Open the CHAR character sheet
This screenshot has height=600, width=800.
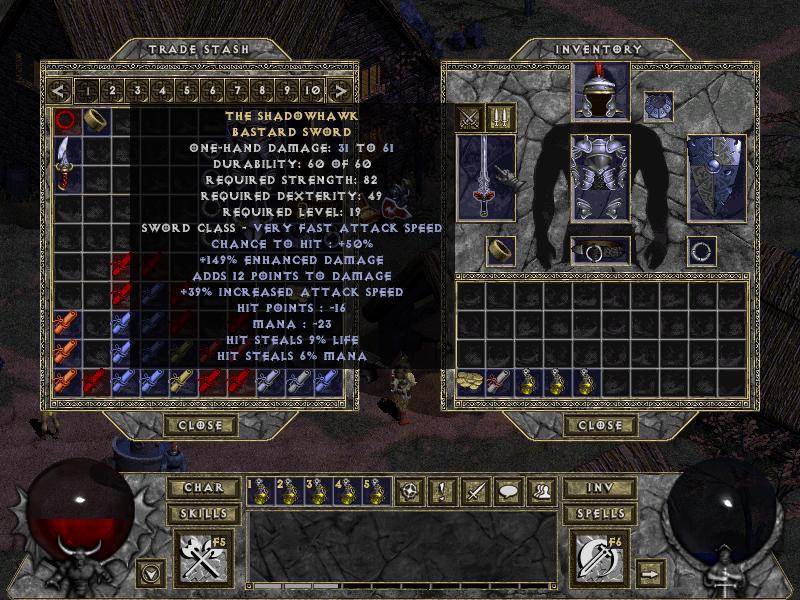point(204,489)
